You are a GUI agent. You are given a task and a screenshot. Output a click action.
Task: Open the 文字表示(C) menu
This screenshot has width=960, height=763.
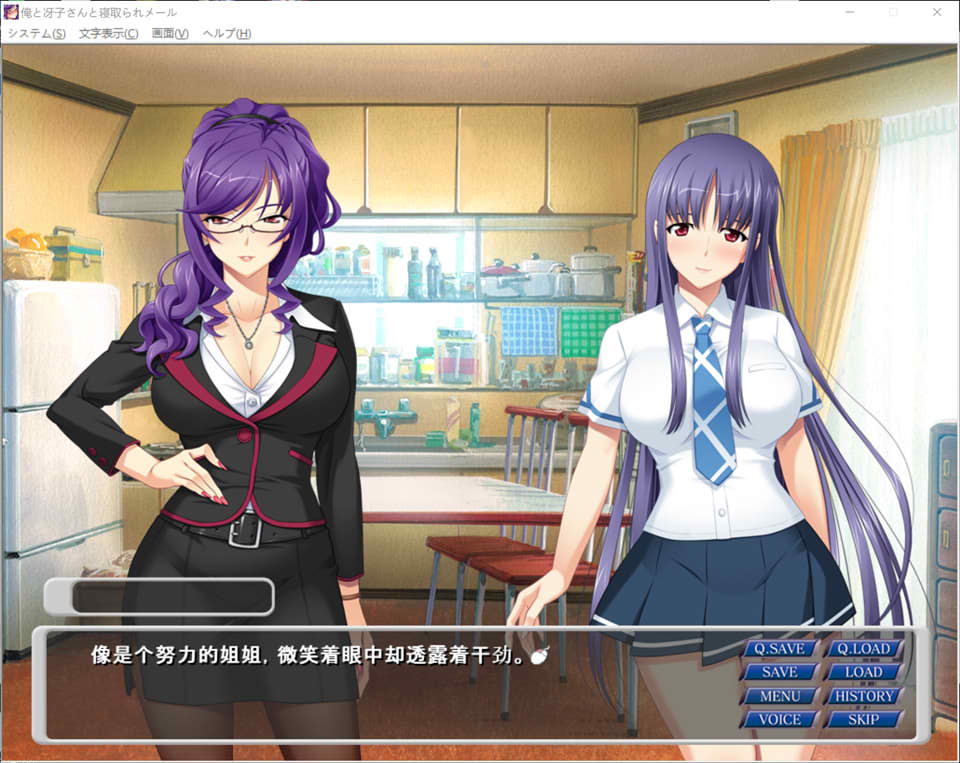(108, 33)
